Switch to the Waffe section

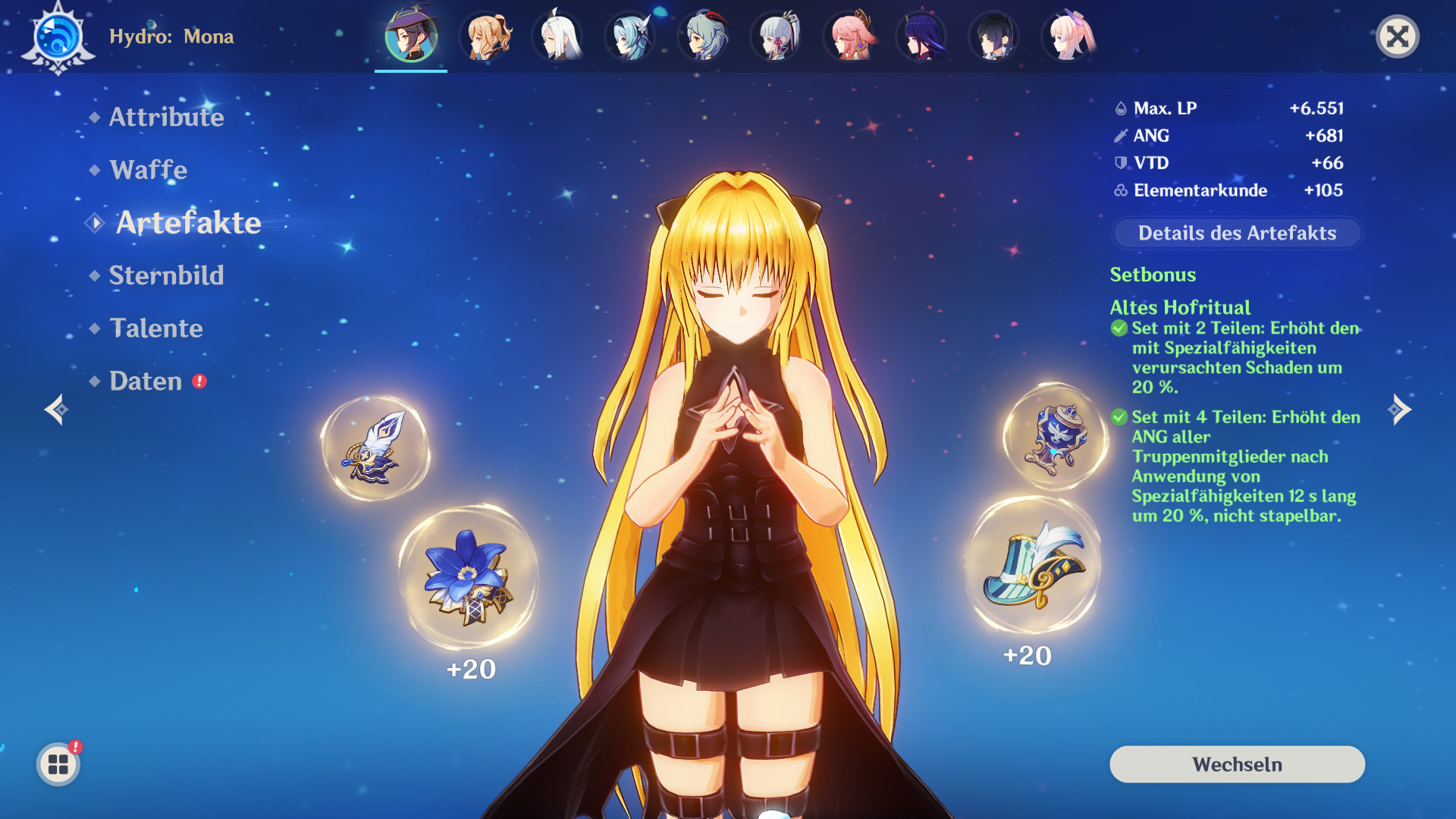pyautogui.click(x=149, y=171)
